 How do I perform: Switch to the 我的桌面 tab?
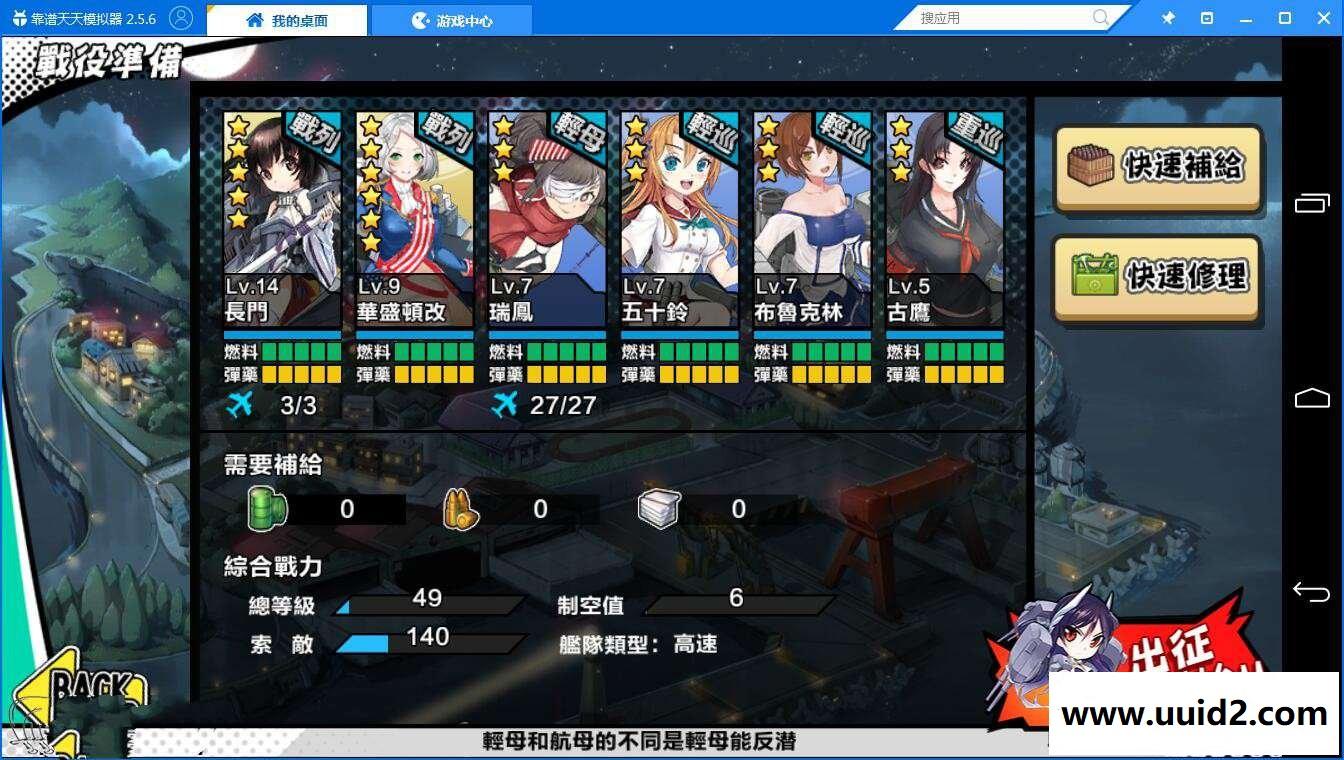[x=288, y=17]
